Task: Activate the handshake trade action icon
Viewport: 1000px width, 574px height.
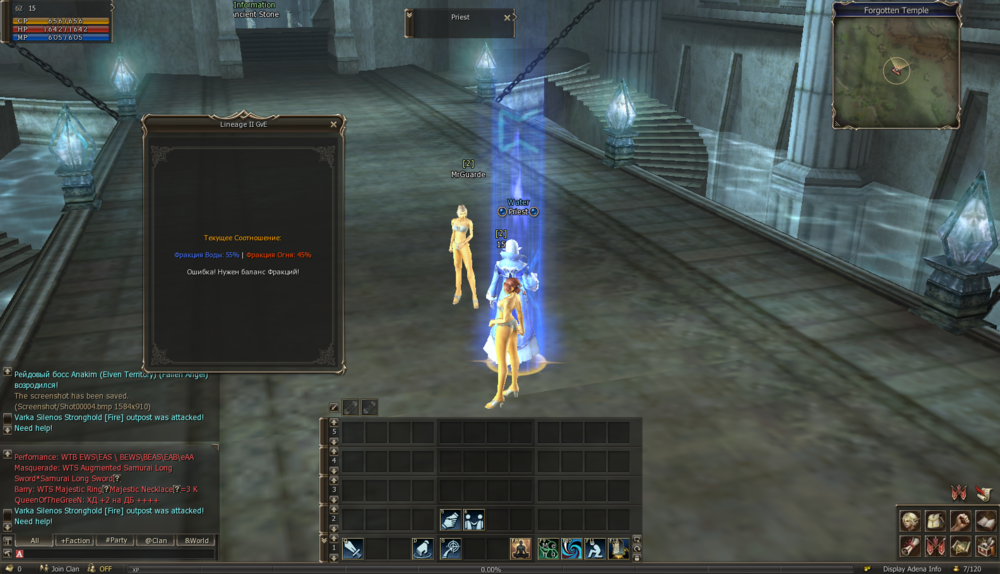Action: tap(449, 519)
